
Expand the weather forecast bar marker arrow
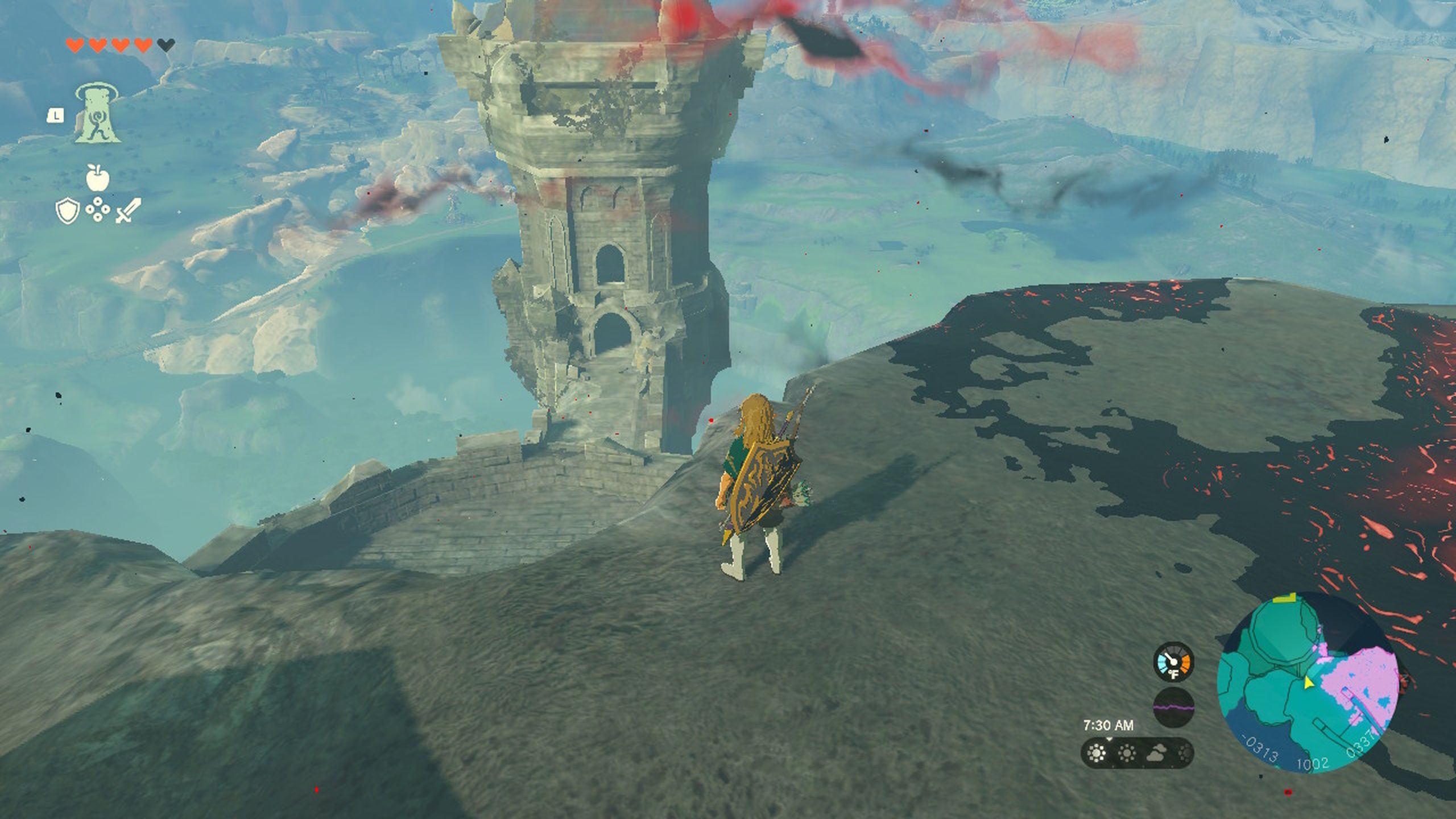point(1110,740)
